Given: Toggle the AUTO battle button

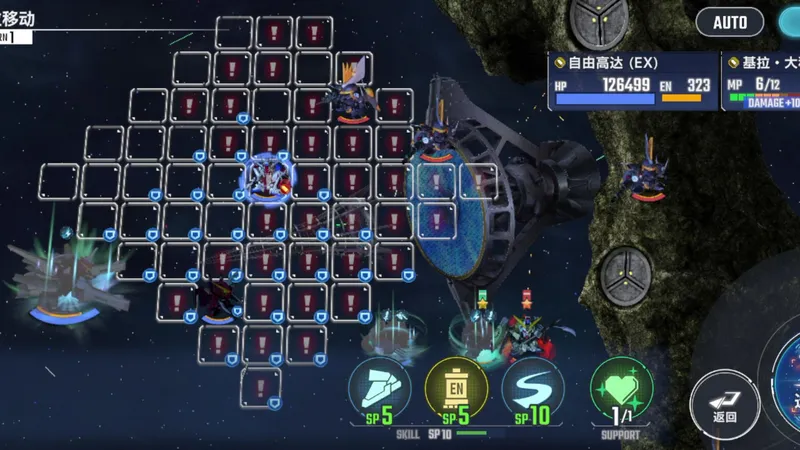Looking at the screenshot, I should click(730, 22).
